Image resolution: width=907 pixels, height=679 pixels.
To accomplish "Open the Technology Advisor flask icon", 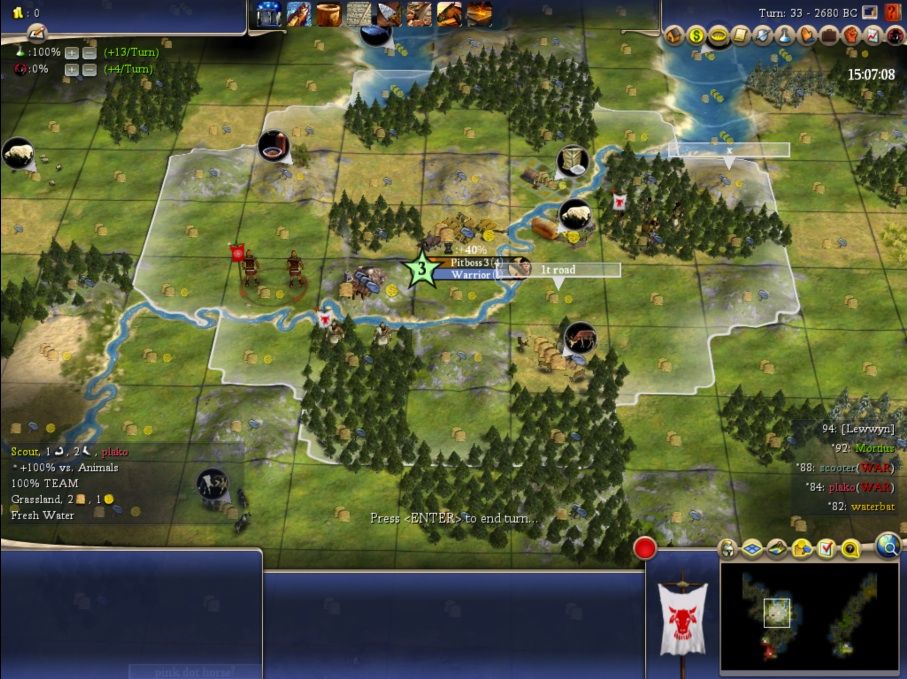I will 786,36.
